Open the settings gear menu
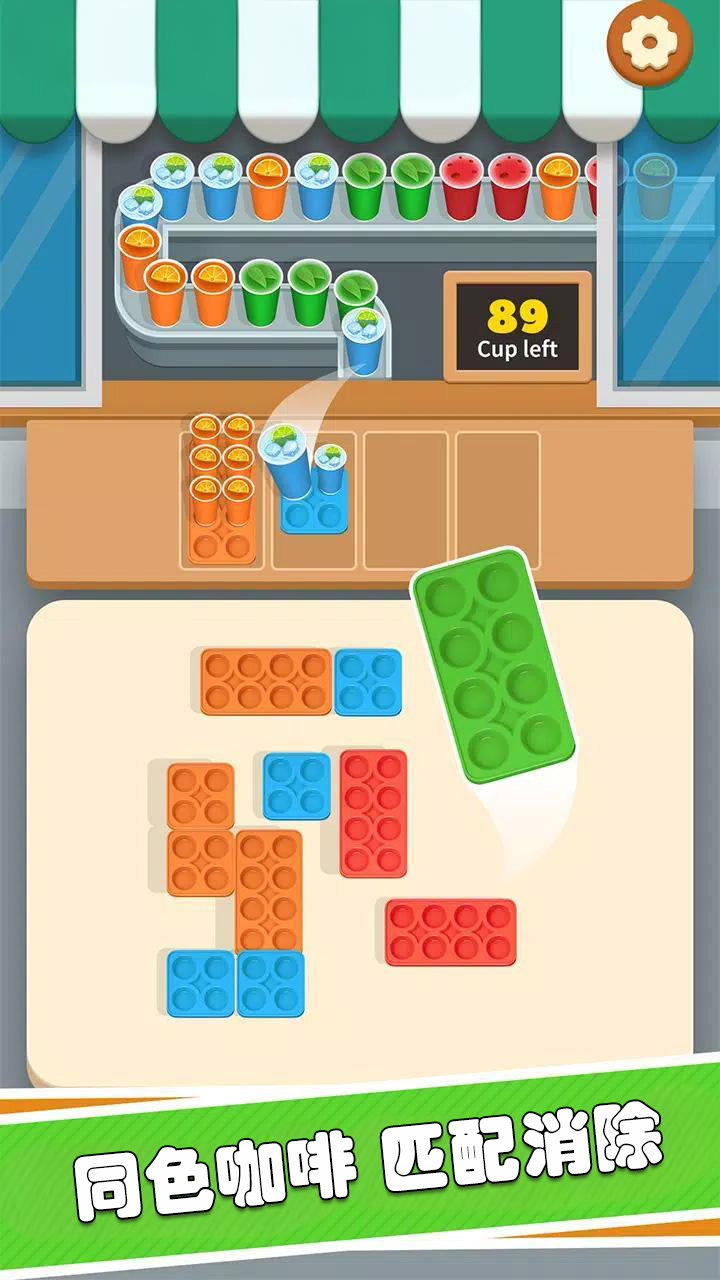Screen dimensions: 720x1280 (x=649, y=42)
